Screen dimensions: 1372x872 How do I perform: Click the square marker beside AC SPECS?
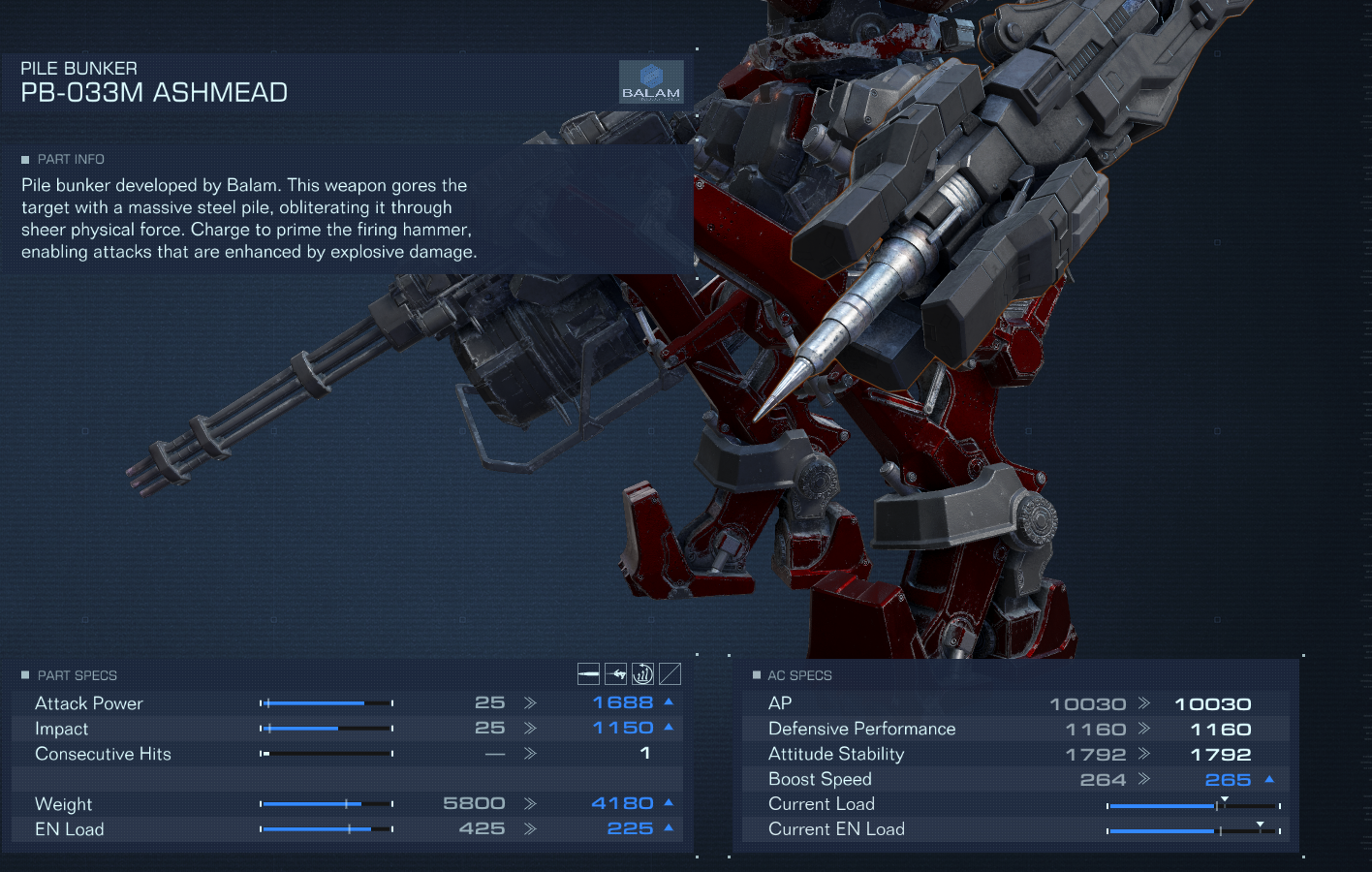pos(758,675)
